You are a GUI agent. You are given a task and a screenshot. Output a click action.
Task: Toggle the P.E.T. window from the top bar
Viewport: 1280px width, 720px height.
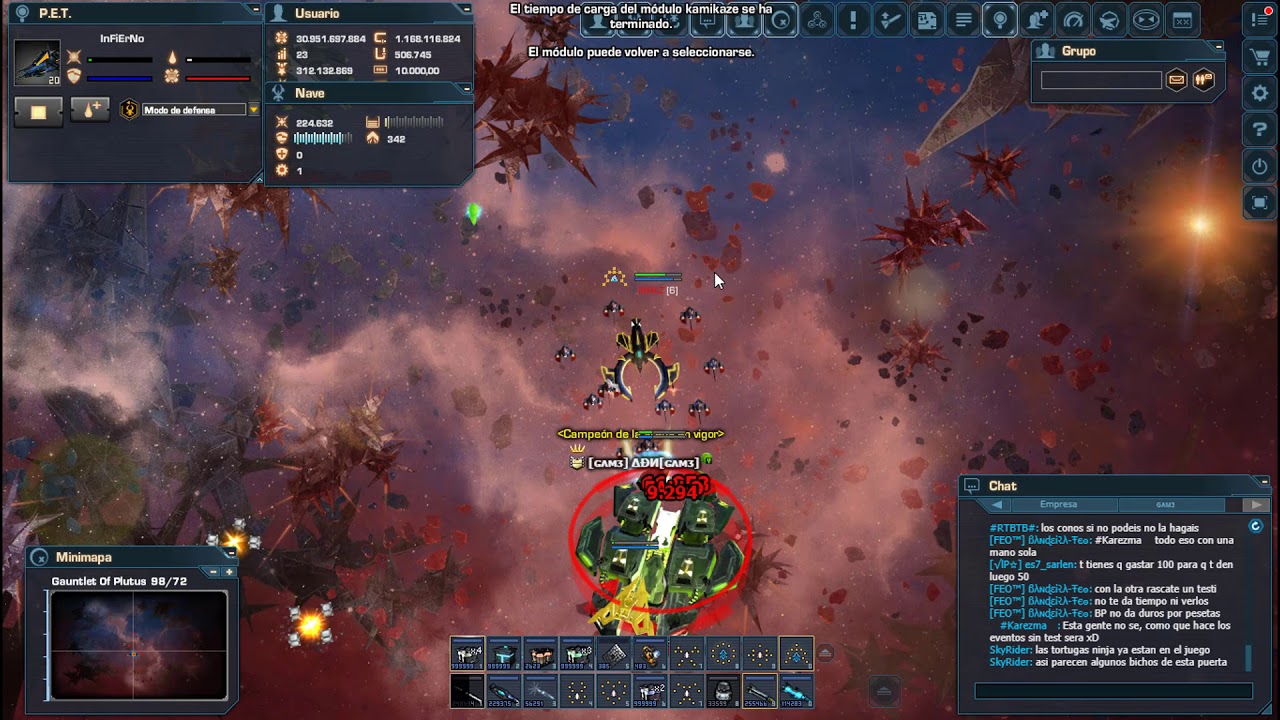click(1108, 19)
